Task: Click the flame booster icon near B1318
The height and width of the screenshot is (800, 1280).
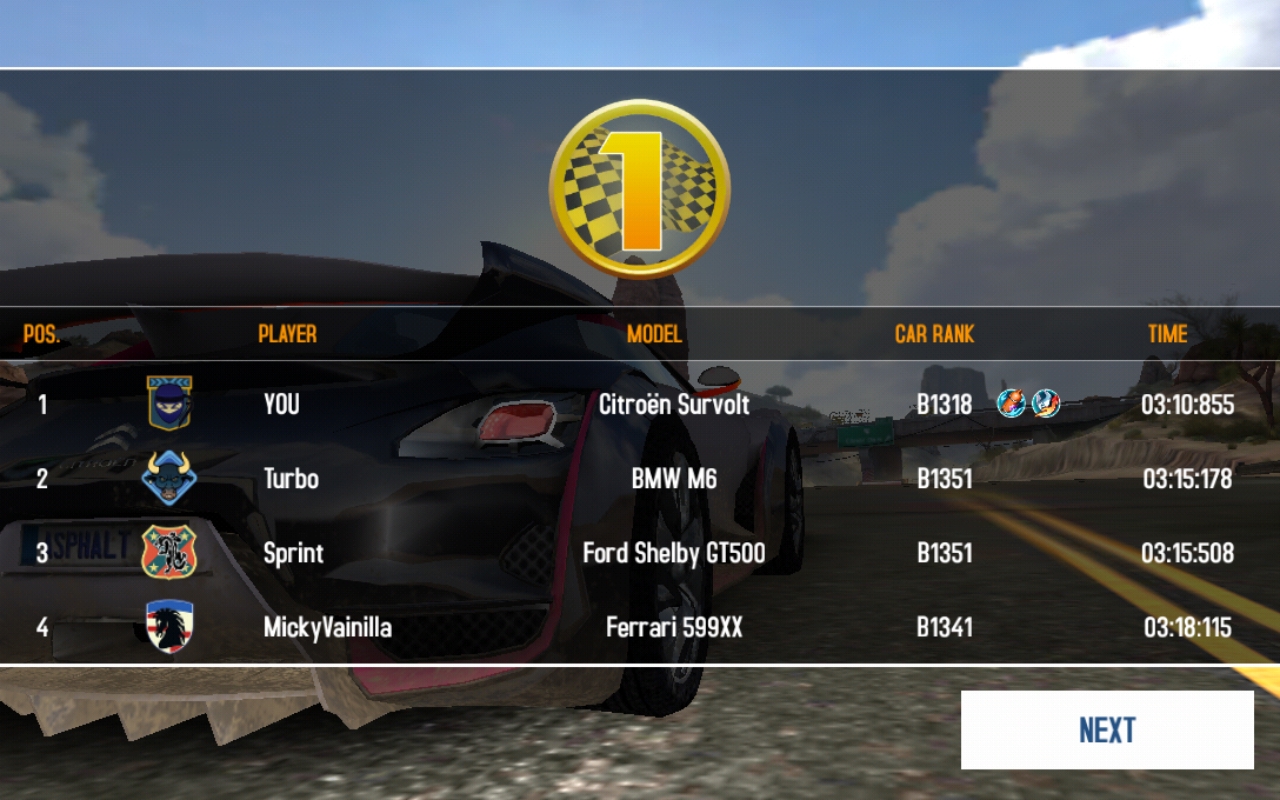Action: (1046, 404)
